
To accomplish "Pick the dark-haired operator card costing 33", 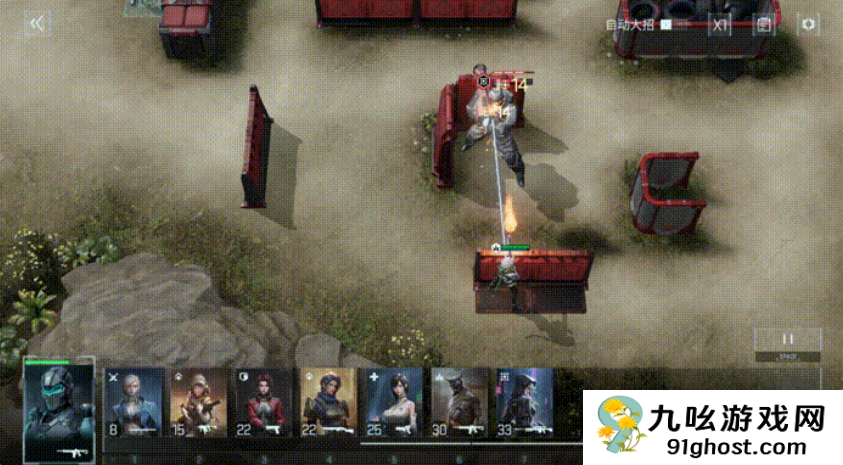I will pos(524,405).
